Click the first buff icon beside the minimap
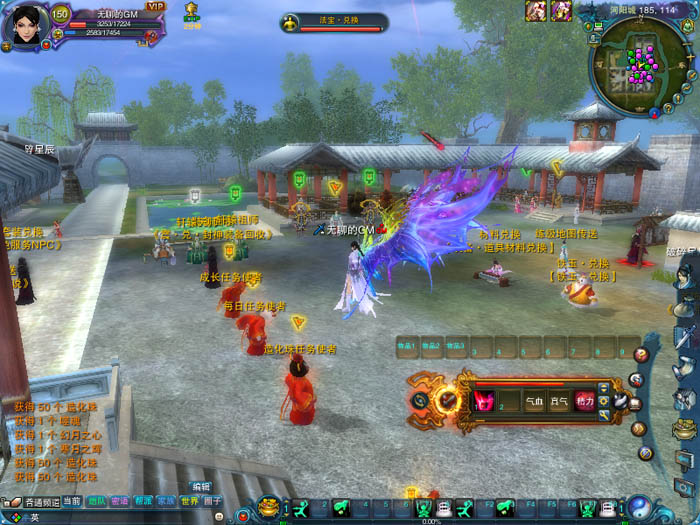This screenshot has width=700, height=525. tap(536, 10)
